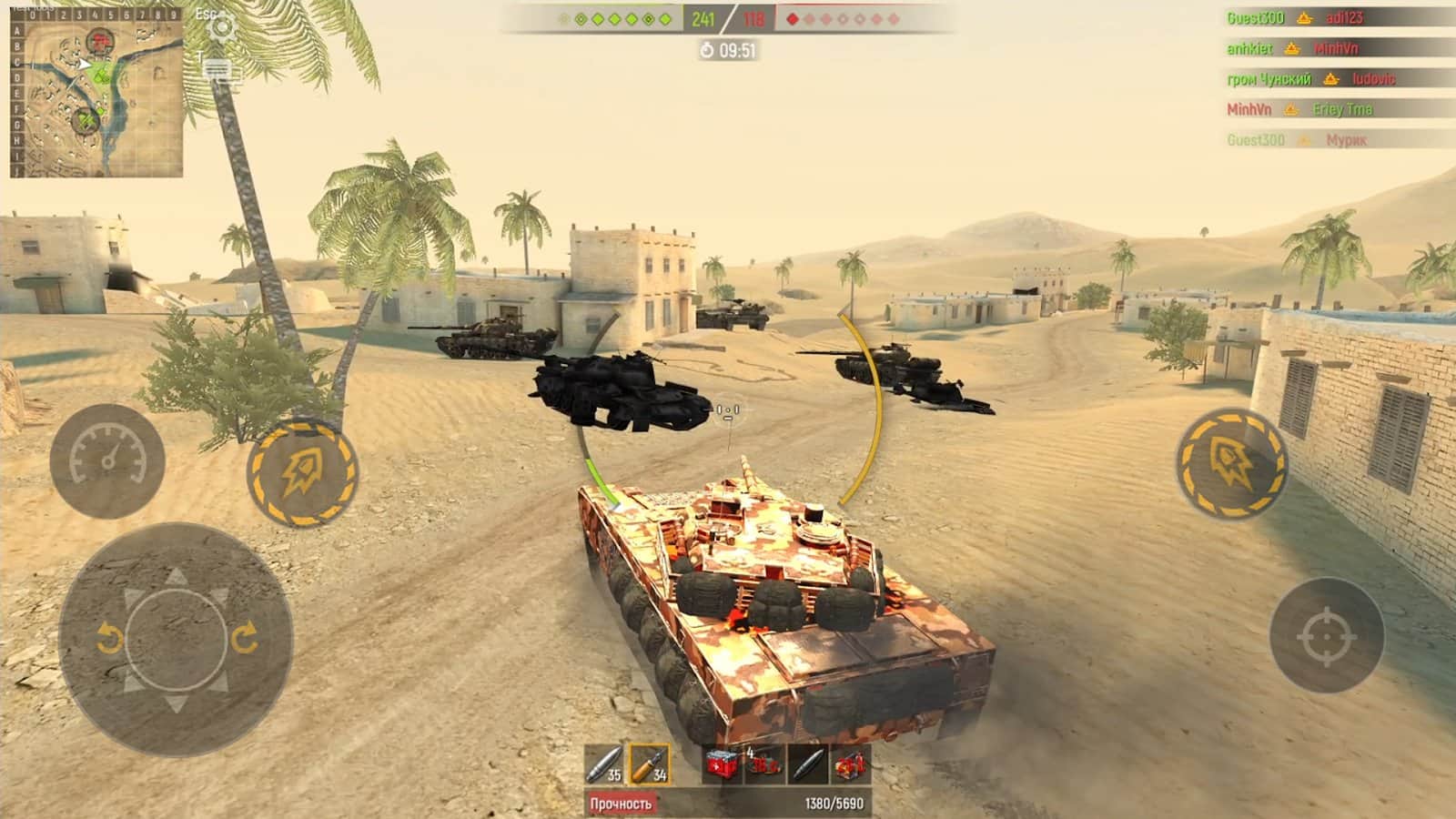Select the silver shell with 35 rounds
1456x819 pixels.
pyautogui.click(x=604, y=764)
